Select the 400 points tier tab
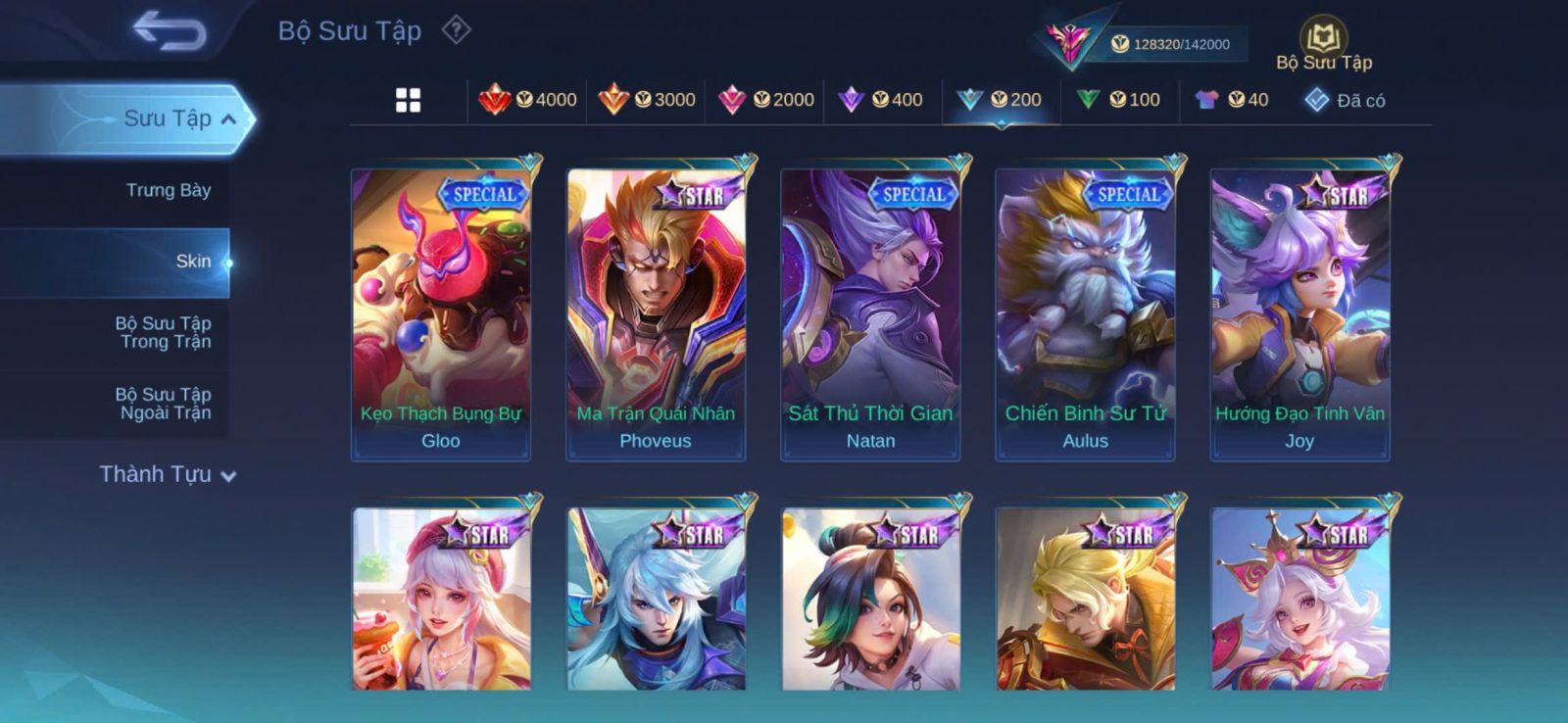Viewport: 1568px width, 723px height. pos(882,100)
